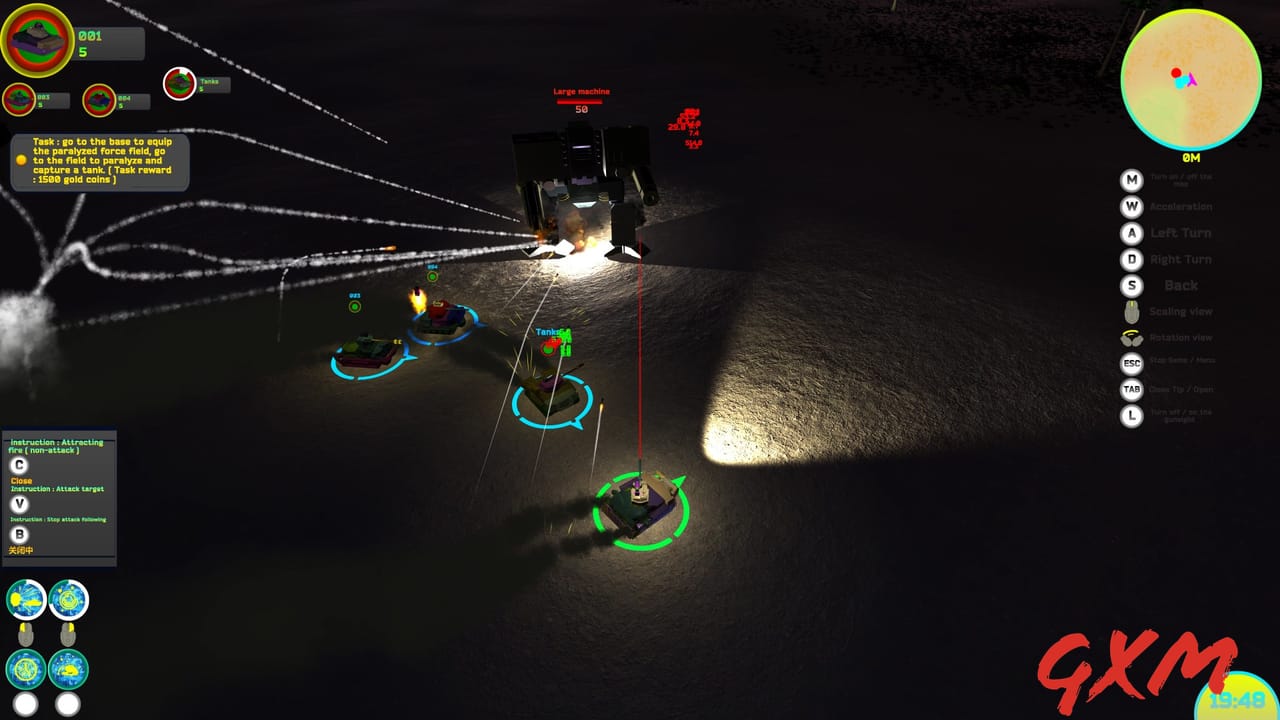Screen dimensions: 1280x720
Task: Click the top-left sun skill ability icon
Action: [x=25, y=600]
